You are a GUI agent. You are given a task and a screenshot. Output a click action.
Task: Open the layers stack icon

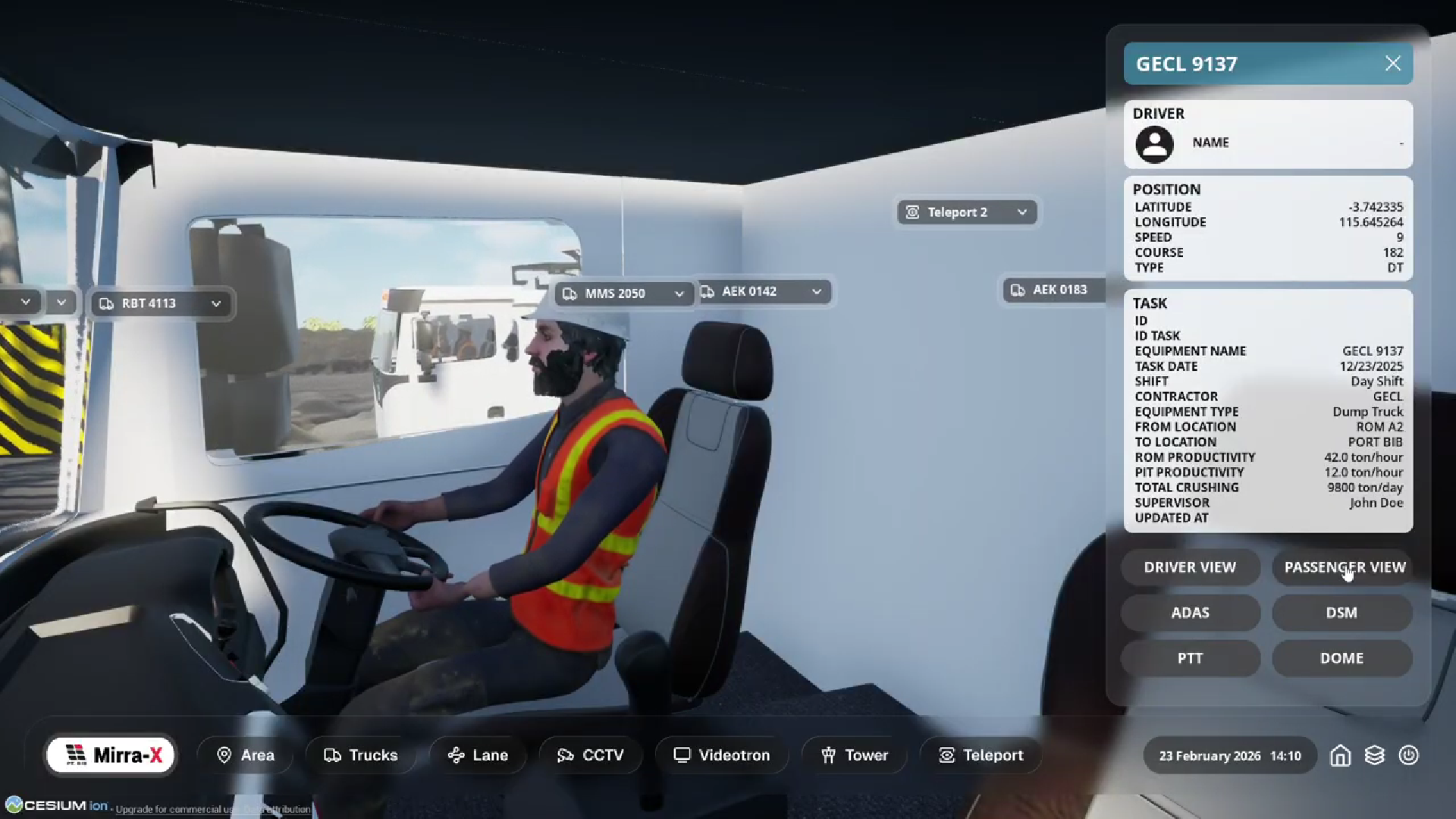[x=1374, y=756]
